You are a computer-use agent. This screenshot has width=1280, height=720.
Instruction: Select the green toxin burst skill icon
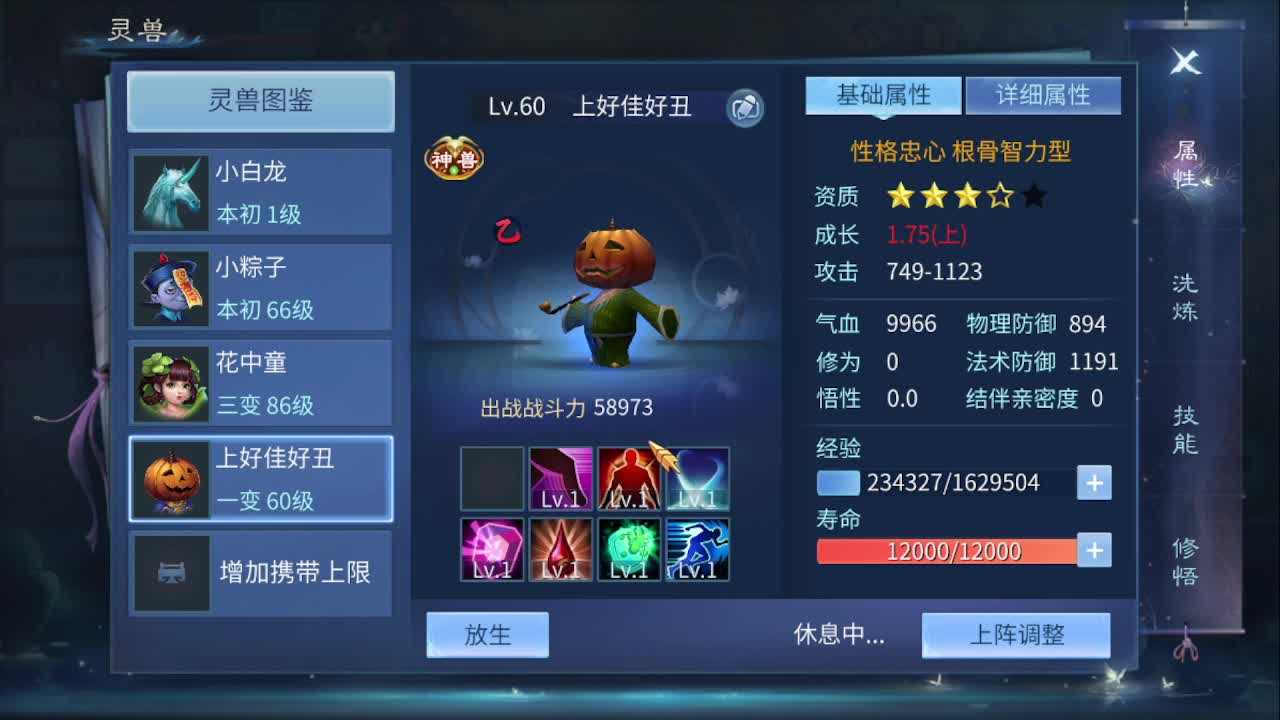[x=628, y=547]
